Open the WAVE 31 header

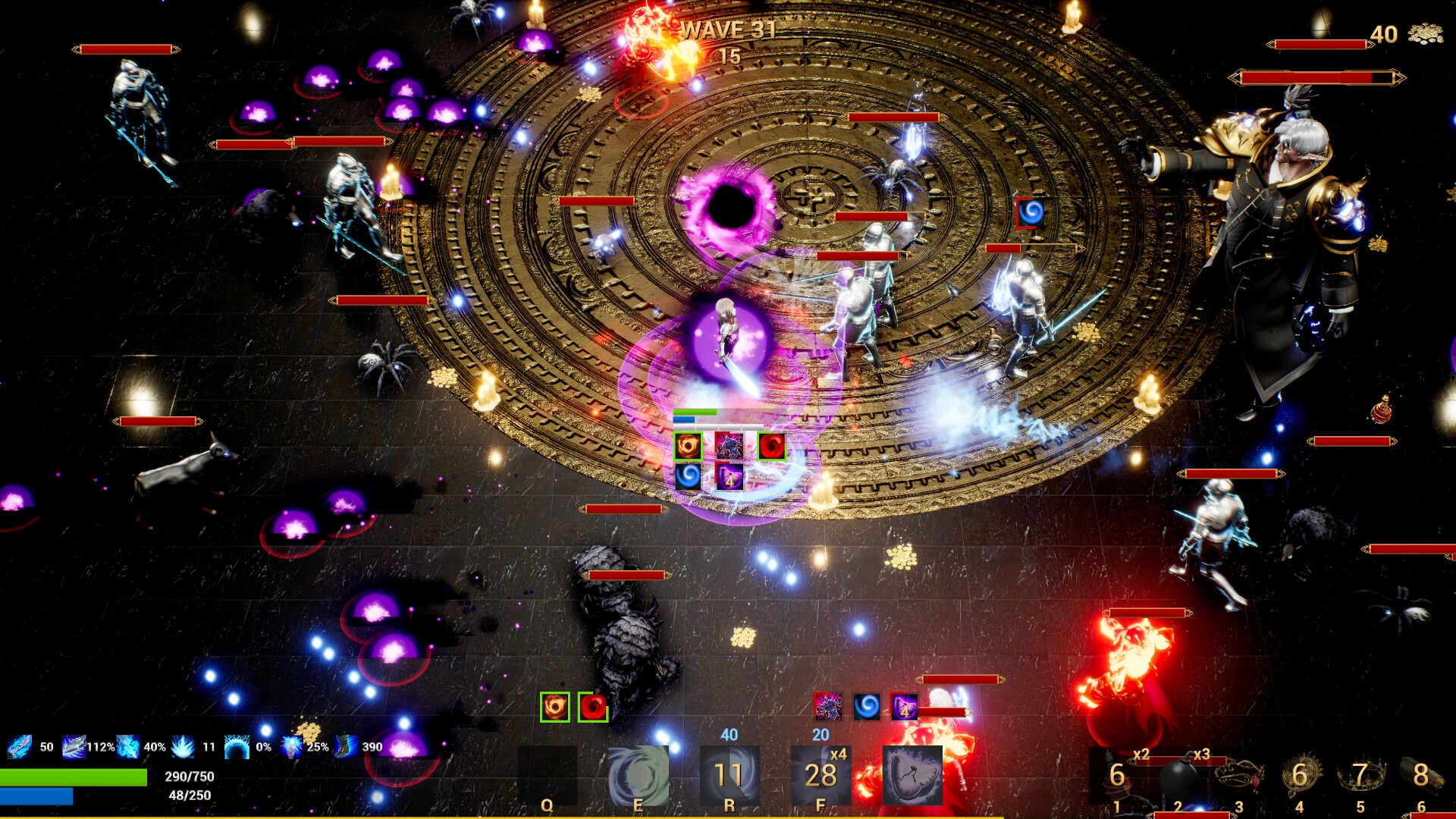pyautogui.click(x=728, y=32)
